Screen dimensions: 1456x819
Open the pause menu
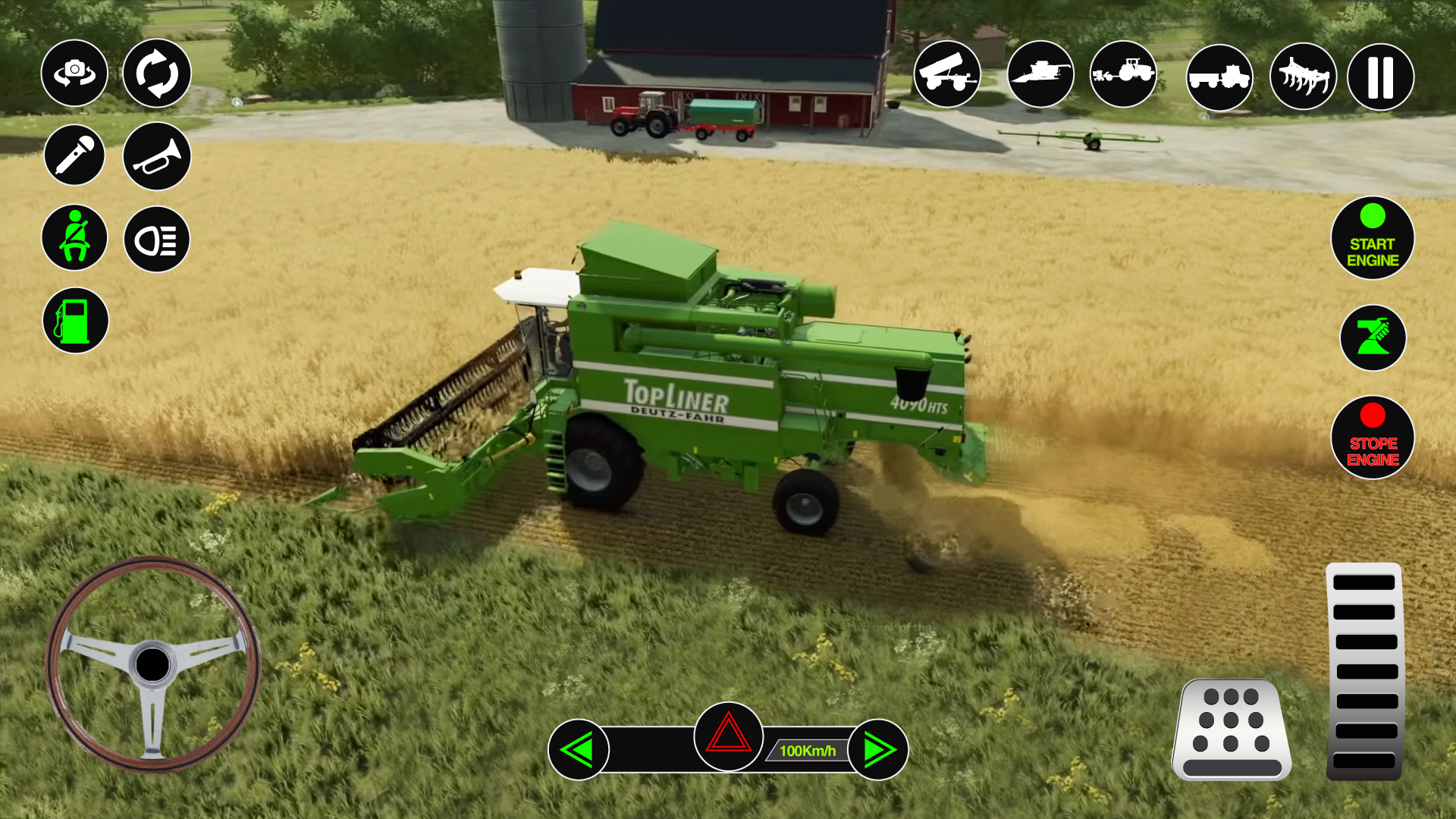tap(1379, 75)
